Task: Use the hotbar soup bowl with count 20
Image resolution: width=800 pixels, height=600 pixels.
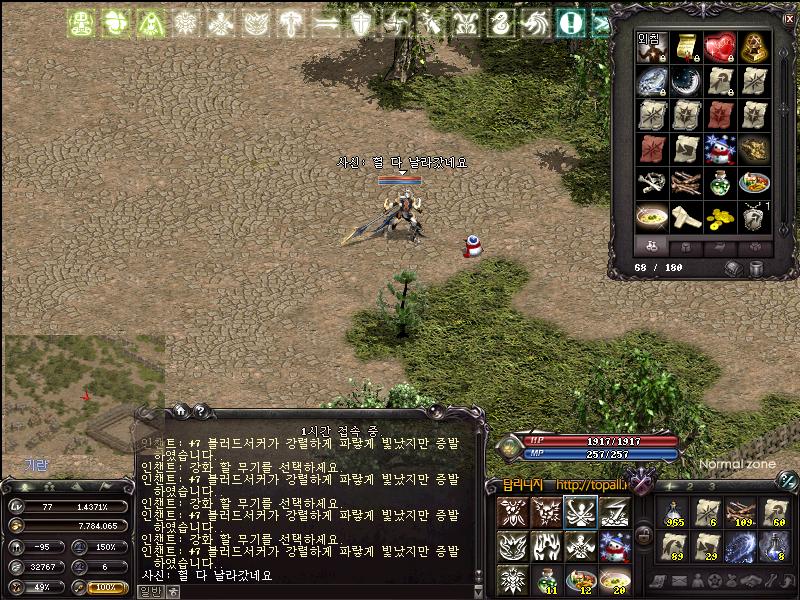Action: click(x=614, y=579)
